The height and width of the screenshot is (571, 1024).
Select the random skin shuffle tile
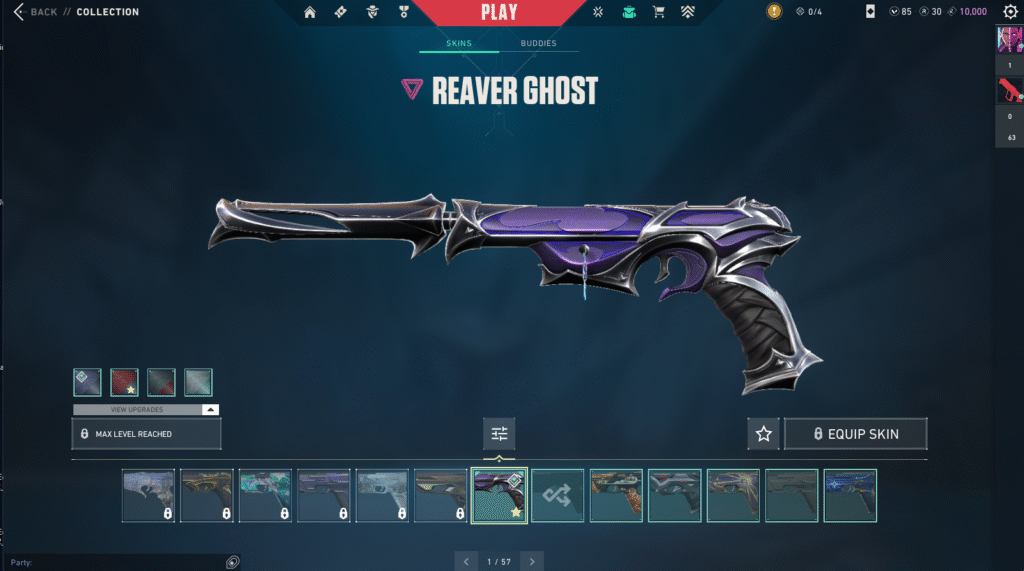pyautogui.click(x=558, y=495)
